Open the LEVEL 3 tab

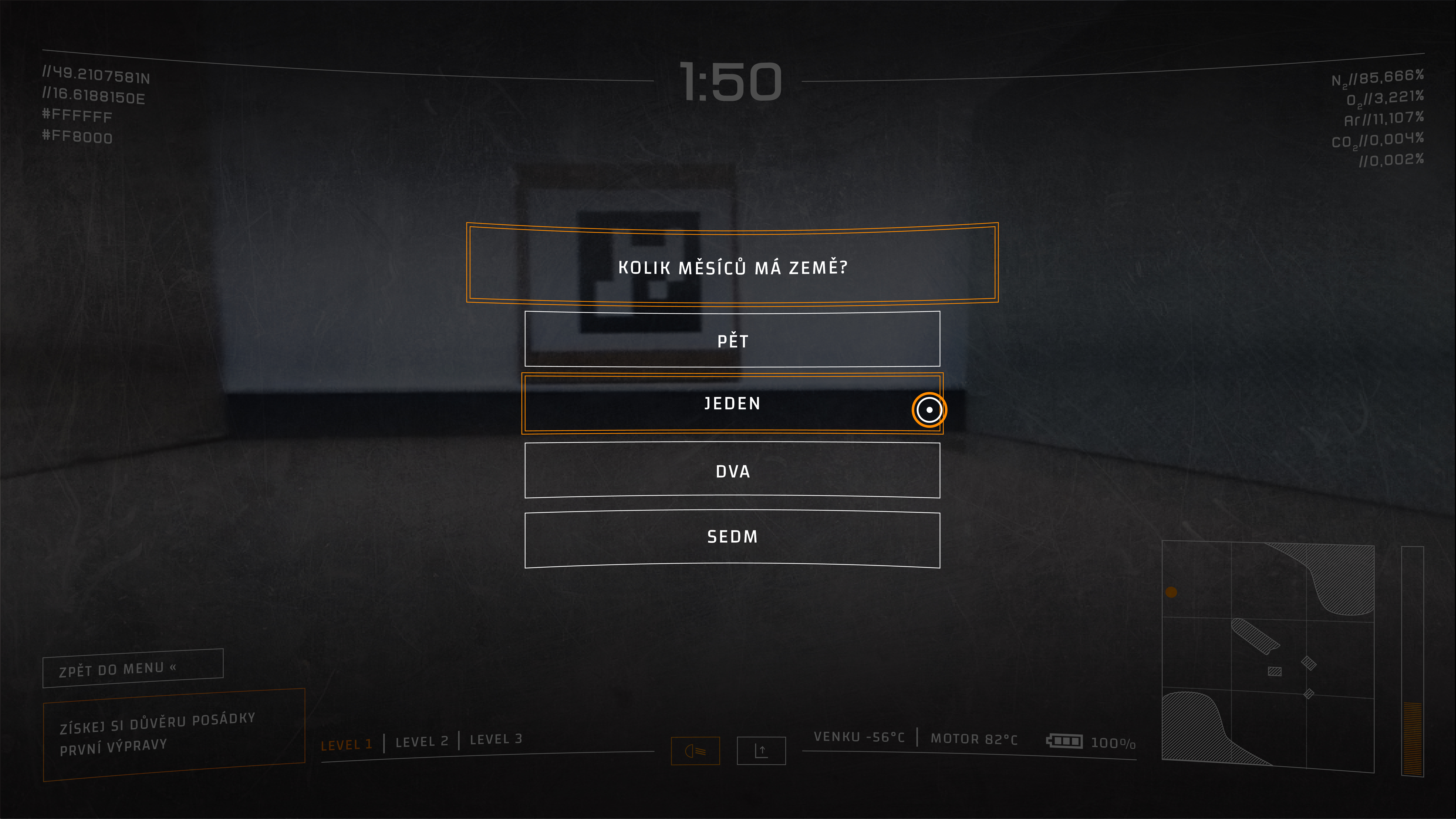coord(496,739)
